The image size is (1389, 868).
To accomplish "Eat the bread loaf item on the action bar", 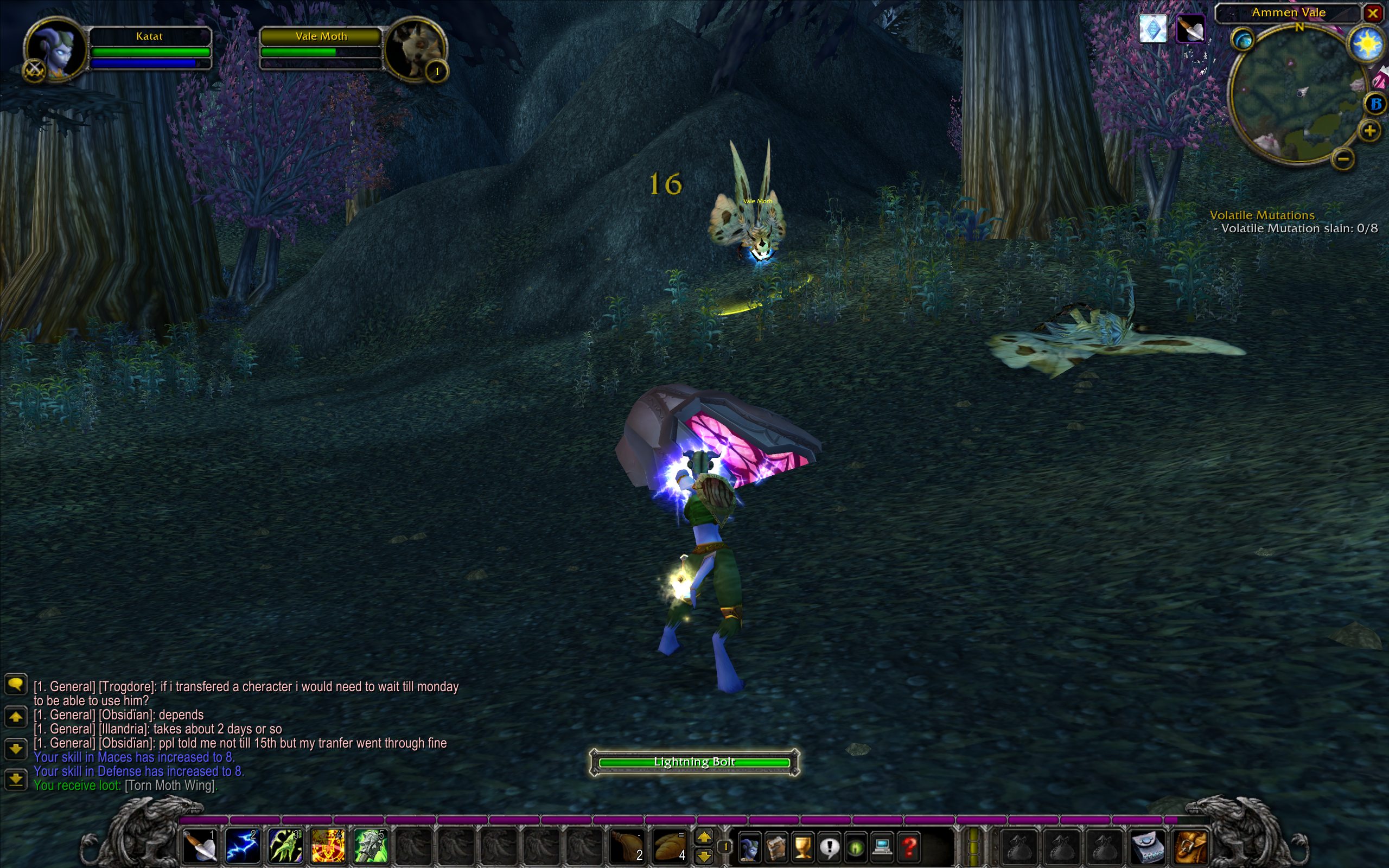I will tap(669, 846).
